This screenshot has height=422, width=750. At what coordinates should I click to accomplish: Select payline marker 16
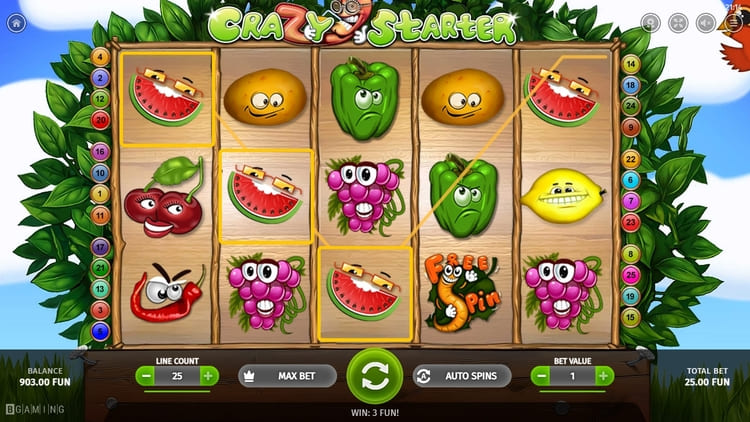pos(100,152)
